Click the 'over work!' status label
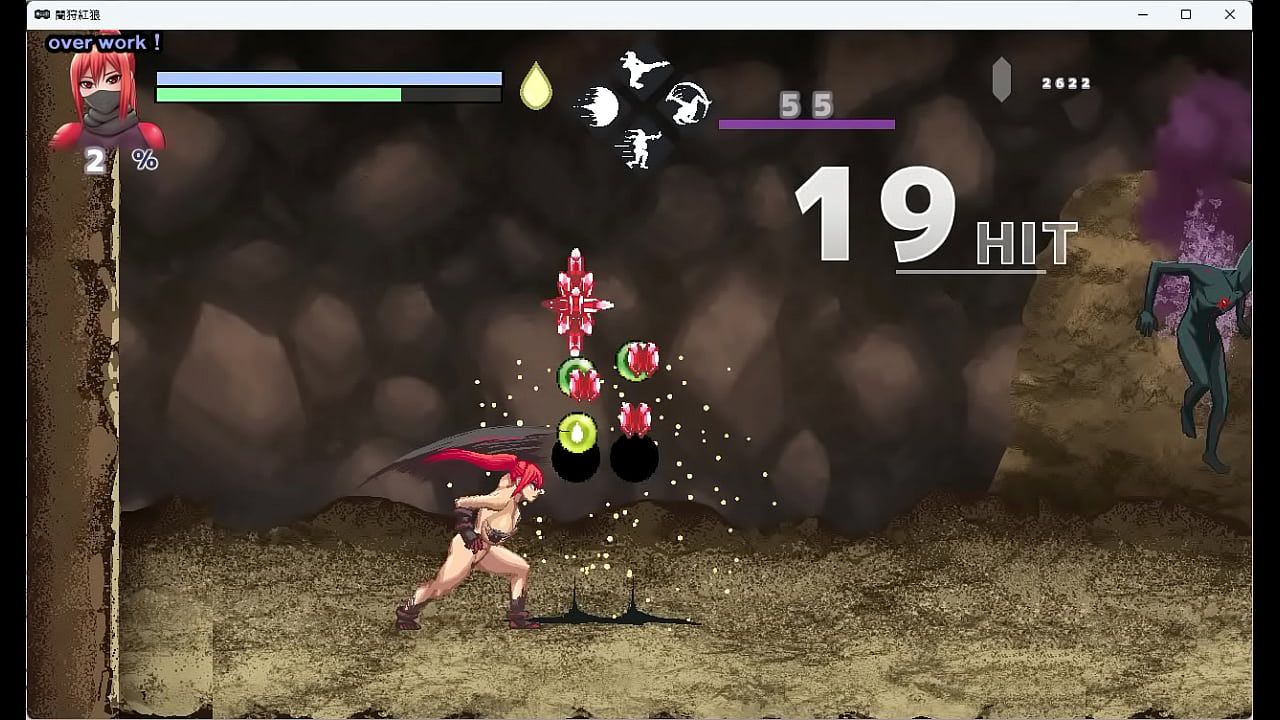The height and width of the screenshot is (720, 1280). pos(102,43)
